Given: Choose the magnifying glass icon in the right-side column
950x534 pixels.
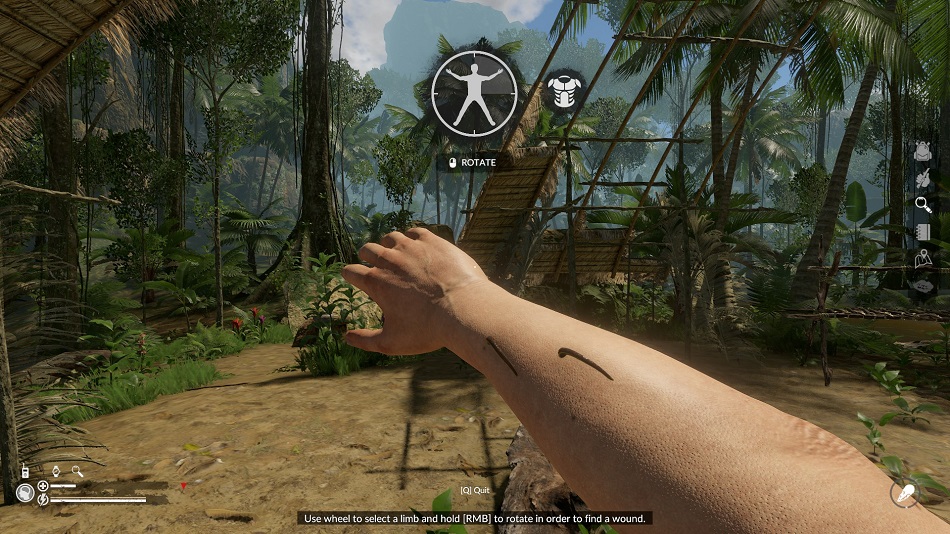Looking at the screenshot, I should (x=923, y=205).
